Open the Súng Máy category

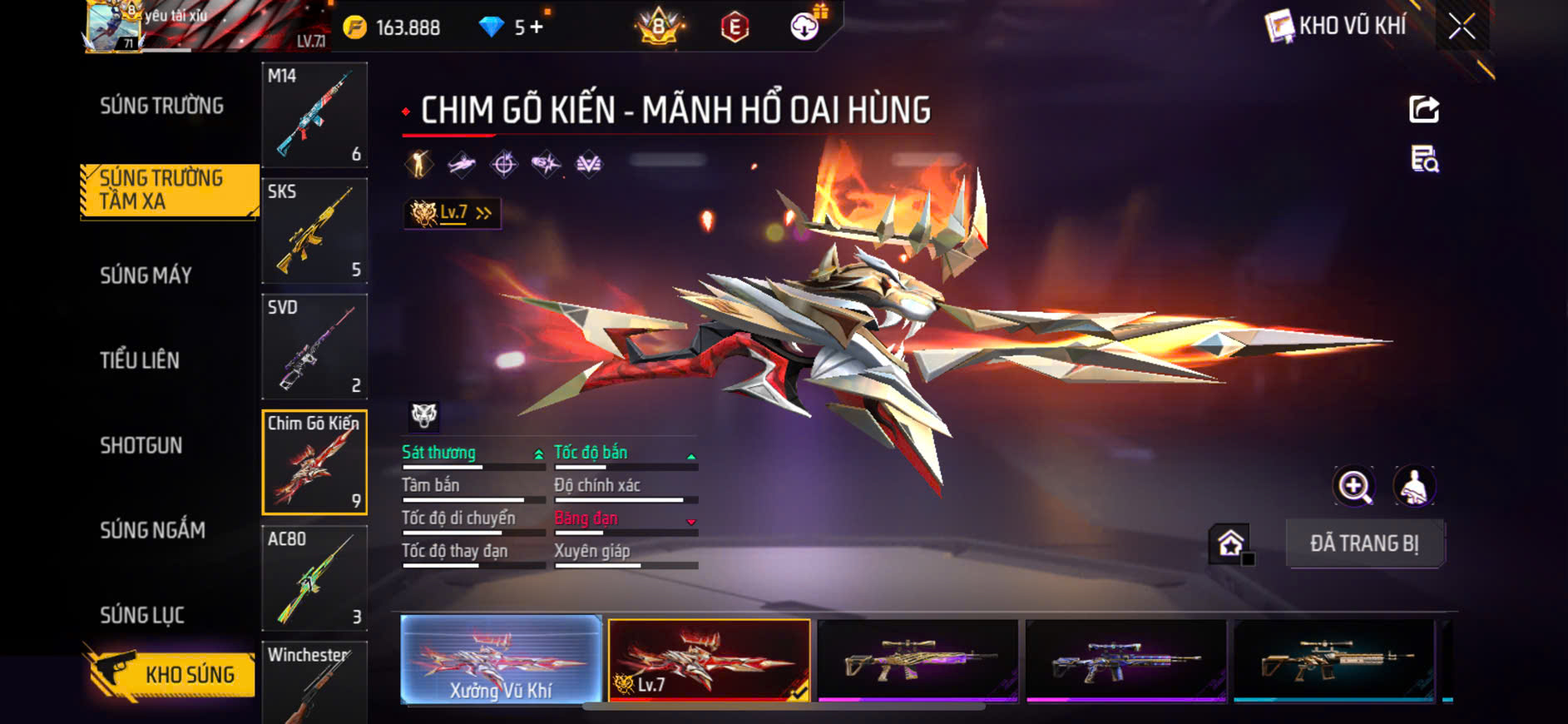point(146,275)
